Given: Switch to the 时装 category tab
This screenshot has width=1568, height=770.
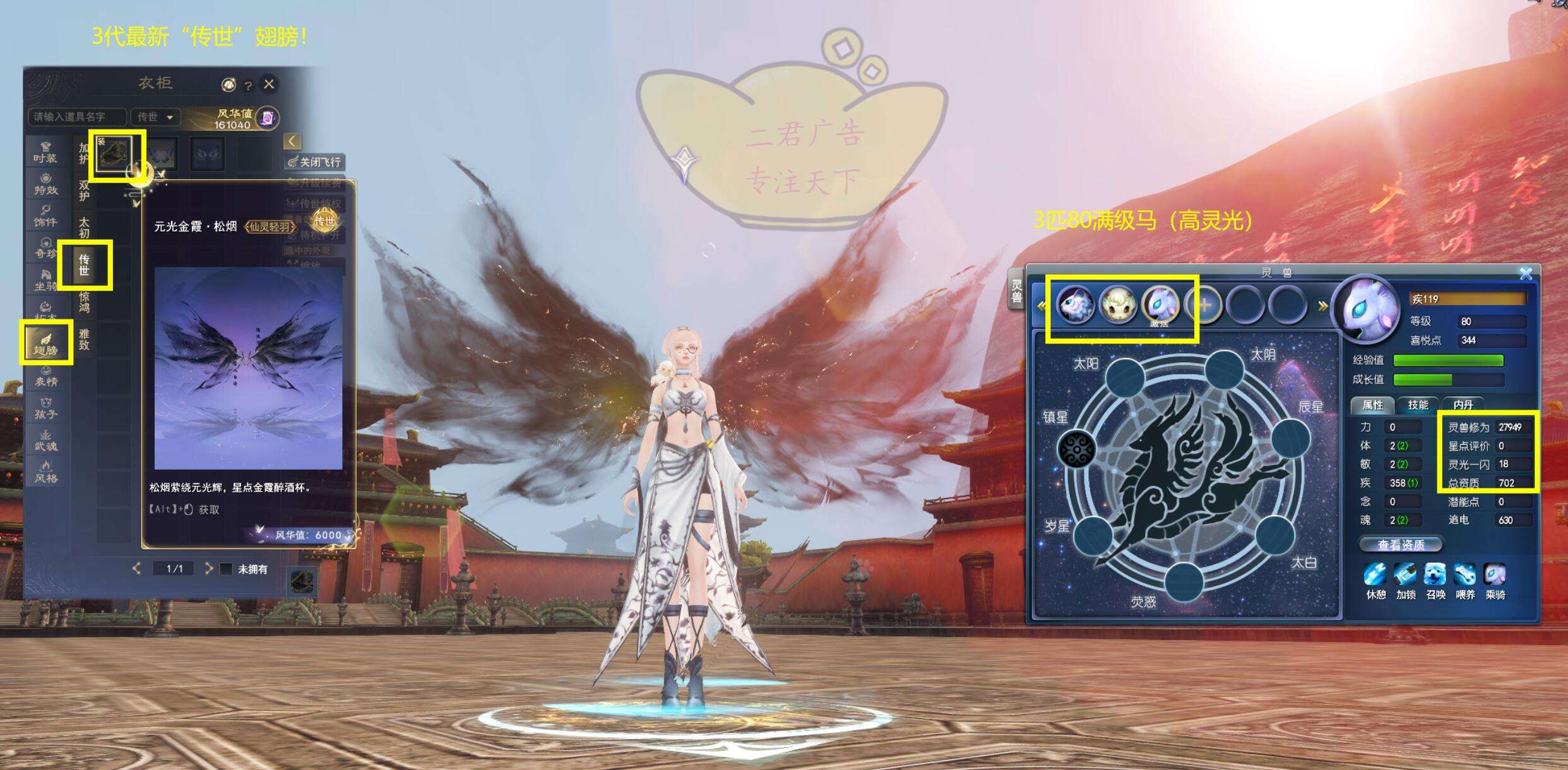Looking at the screenshot, I should click(45, 152).
